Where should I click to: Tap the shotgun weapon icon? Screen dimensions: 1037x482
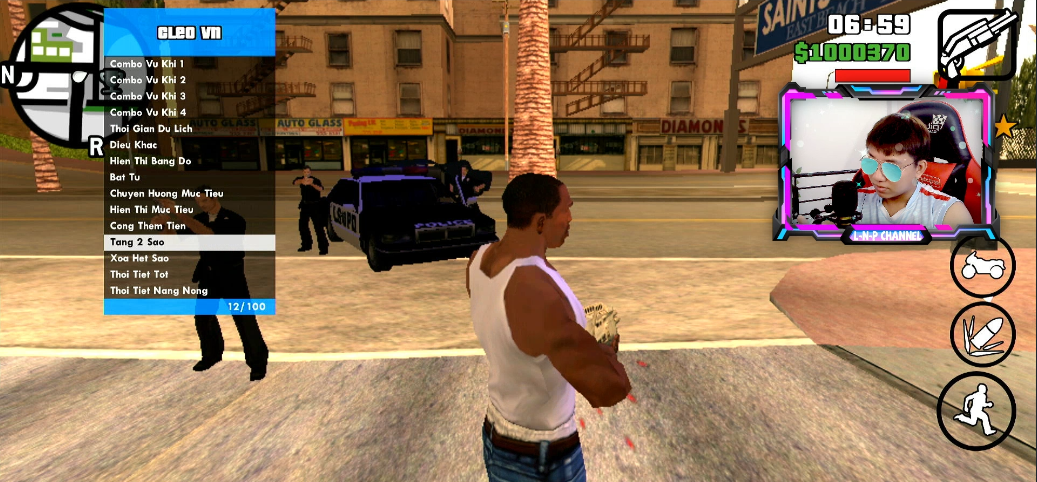978,46
